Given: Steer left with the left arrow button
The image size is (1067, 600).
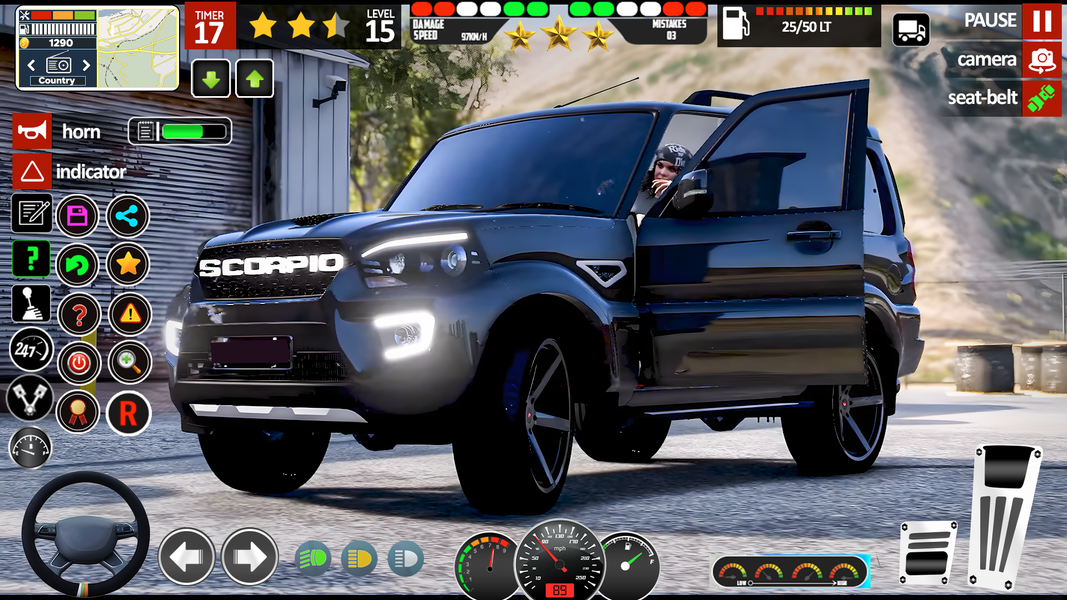Looking at the screenshot, I should pyautogui.click(x=187, y=557).
